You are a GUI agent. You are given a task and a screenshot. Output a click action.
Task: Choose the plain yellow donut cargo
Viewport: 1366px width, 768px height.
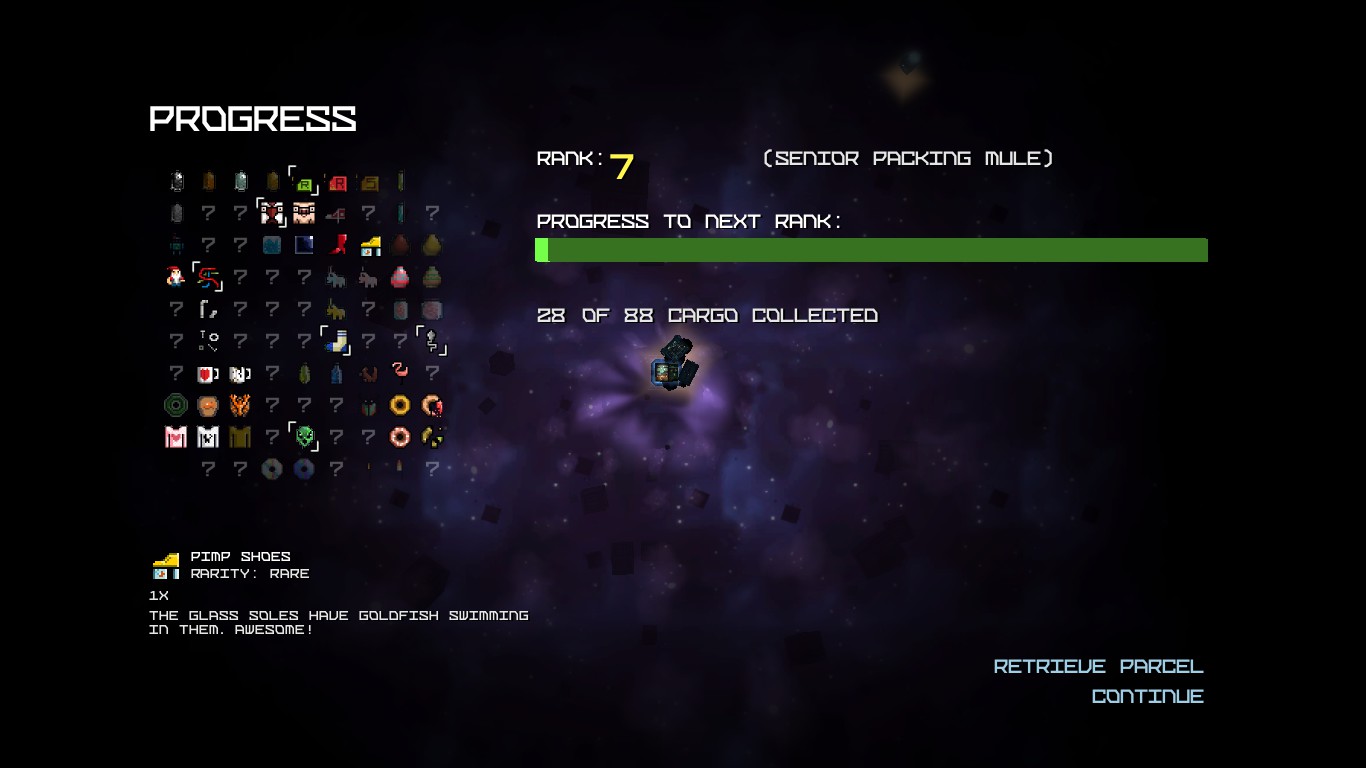pos(400,405)
